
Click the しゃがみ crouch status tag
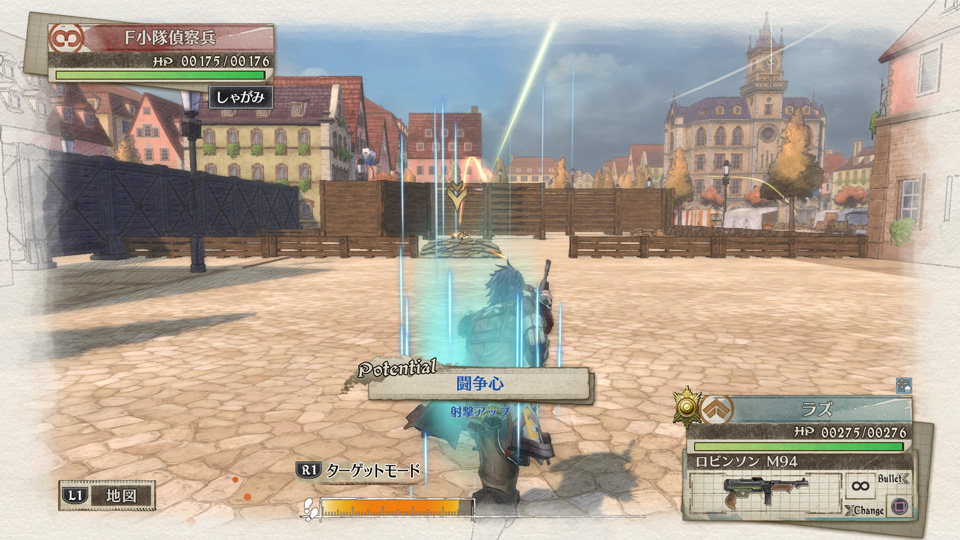click(240, 97)
